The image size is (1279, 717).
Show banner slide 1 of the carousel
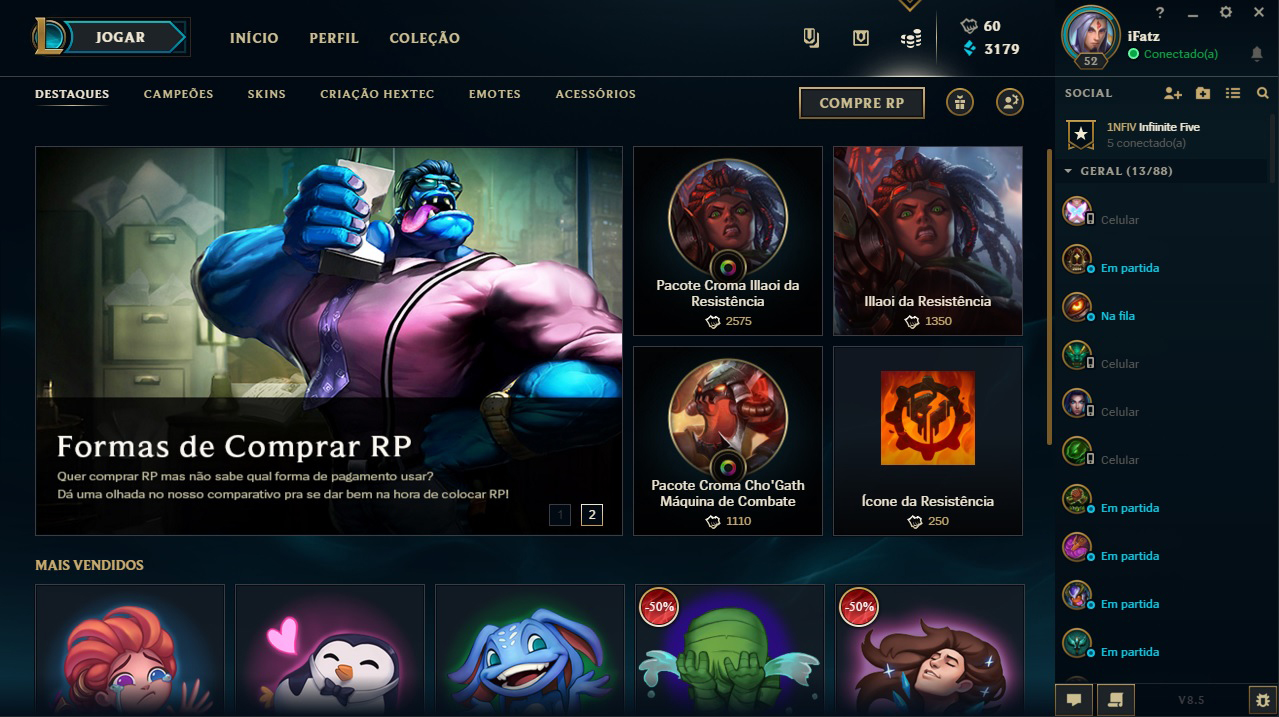pyautogui.click(x=560, y=515)
